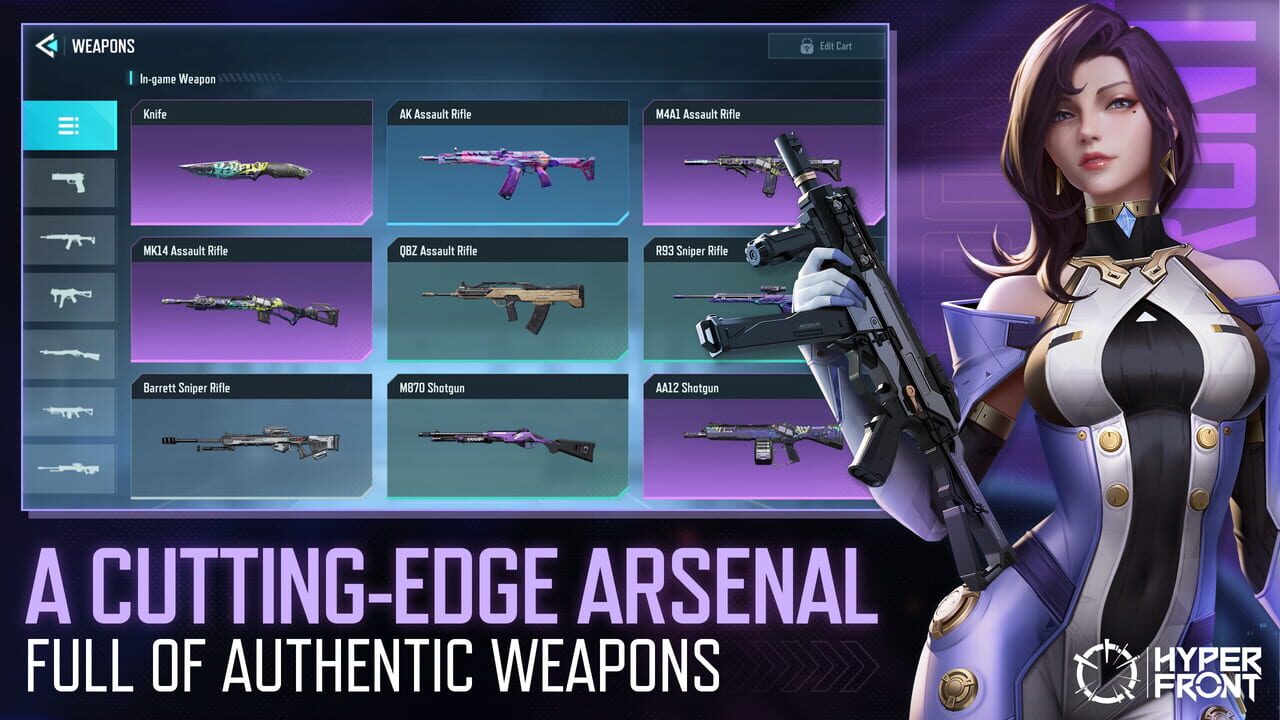Select the pistol category icon
The width and height of the screenshot is (1280, 720).
(x=68, y=181)
